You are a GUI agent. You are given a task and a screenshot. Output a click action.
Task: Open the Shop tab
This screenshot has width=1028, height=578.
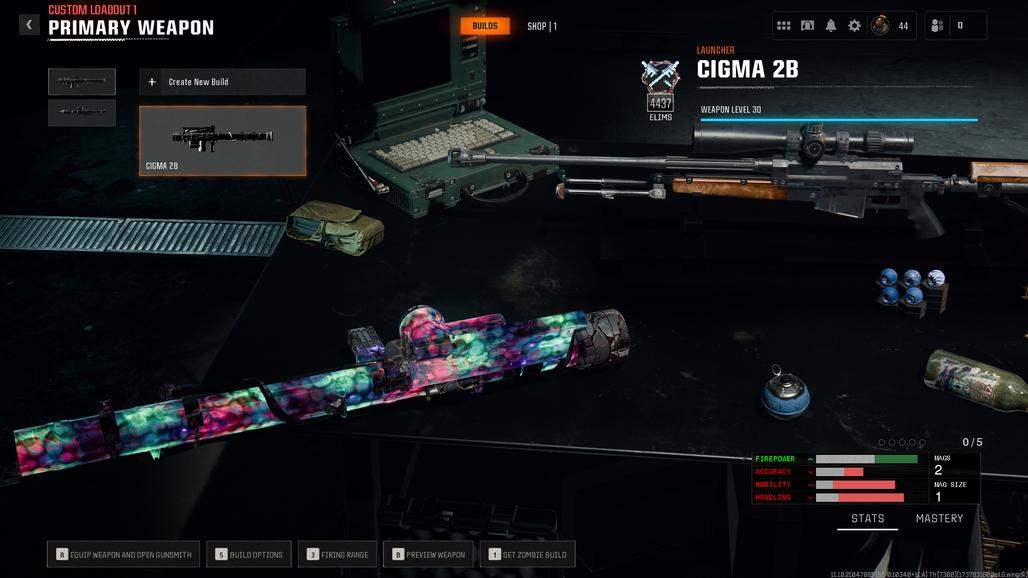pos(541,26)
